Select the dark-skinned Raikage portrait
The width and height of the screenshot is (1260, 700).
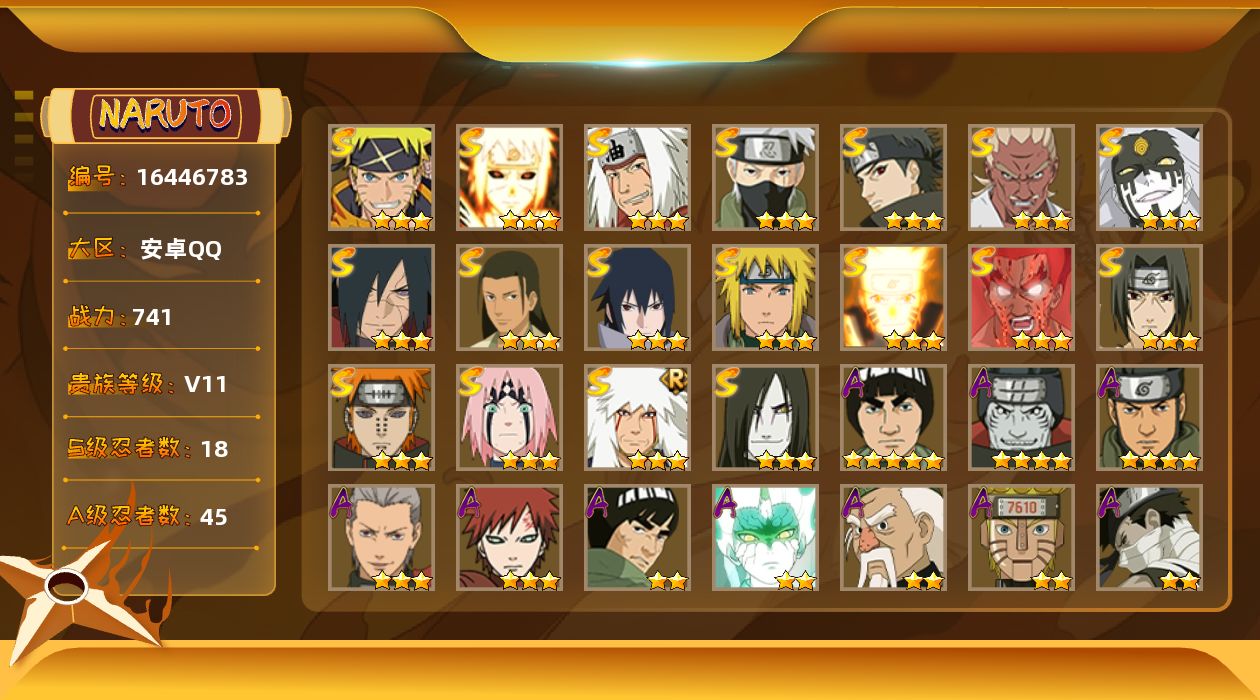[x=1021, y=177]
